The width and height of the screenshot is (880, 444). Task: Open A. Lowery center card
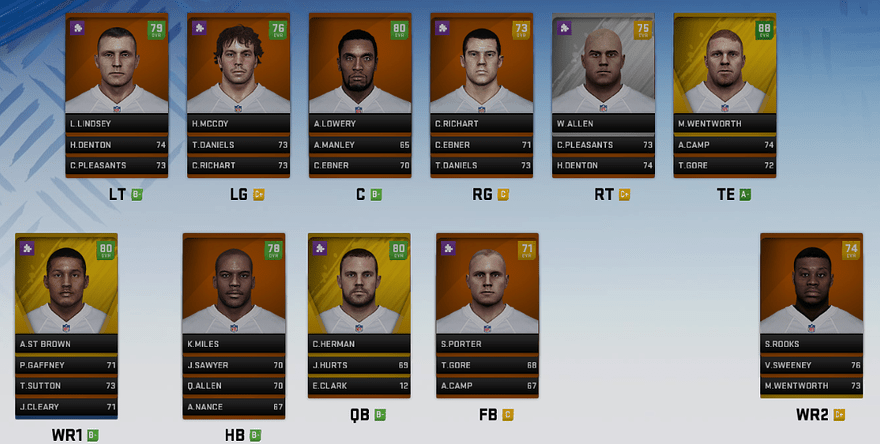[x=360, y=72]
